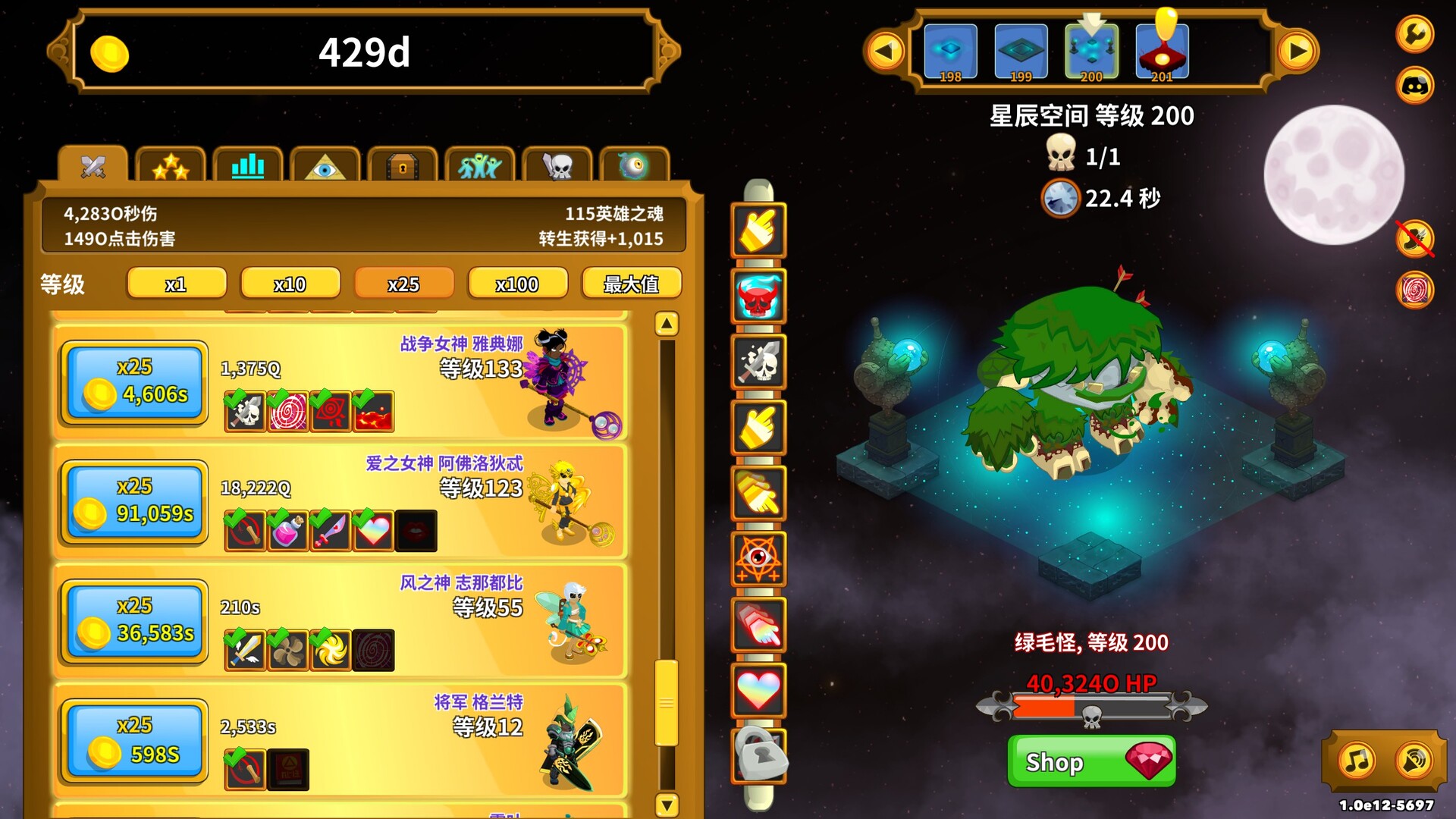Screen dimensions: 1456x819
Task: Open the gold stars tab
Action: coord(171,166)
